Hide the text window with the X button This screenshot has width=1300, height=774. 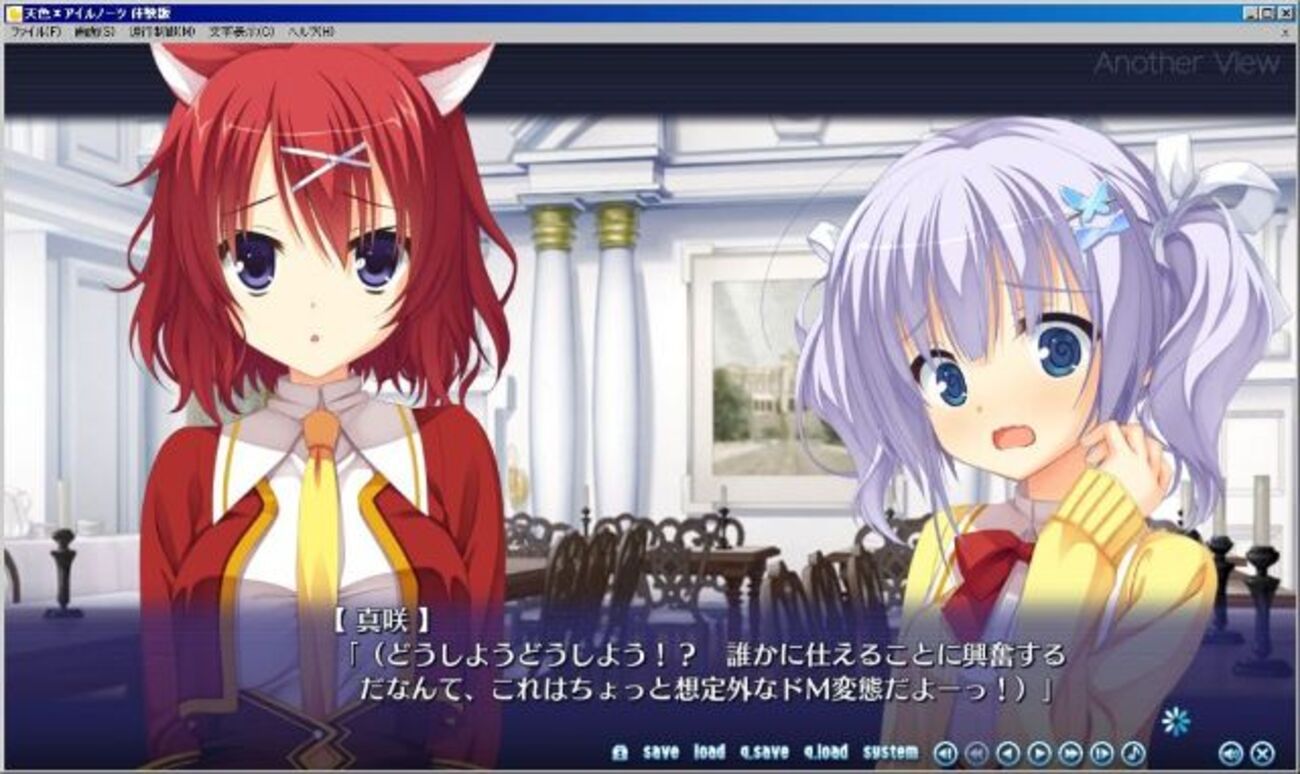point(1262,753)
